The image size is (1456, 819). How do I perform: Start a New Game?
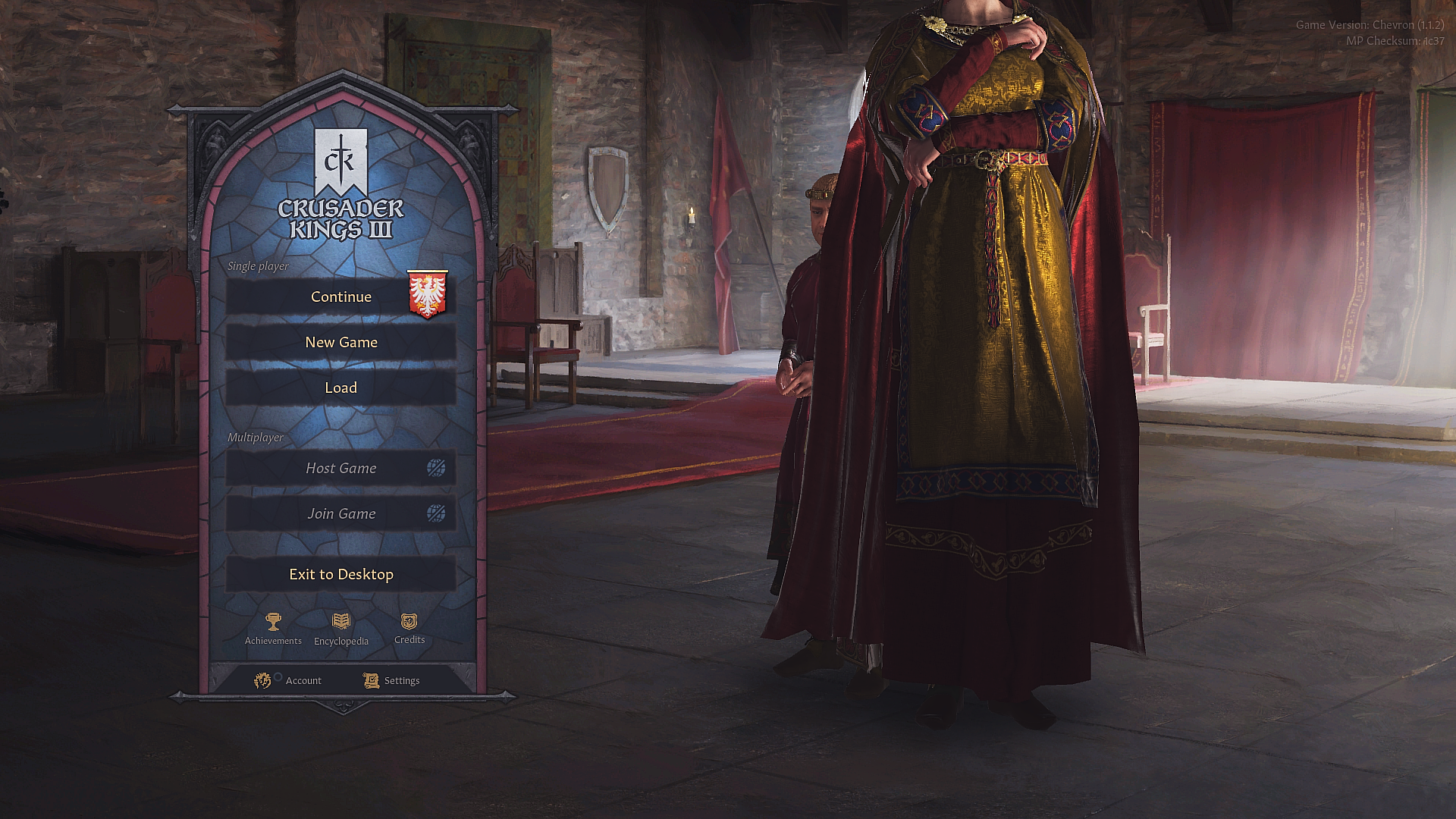[341, 342]
